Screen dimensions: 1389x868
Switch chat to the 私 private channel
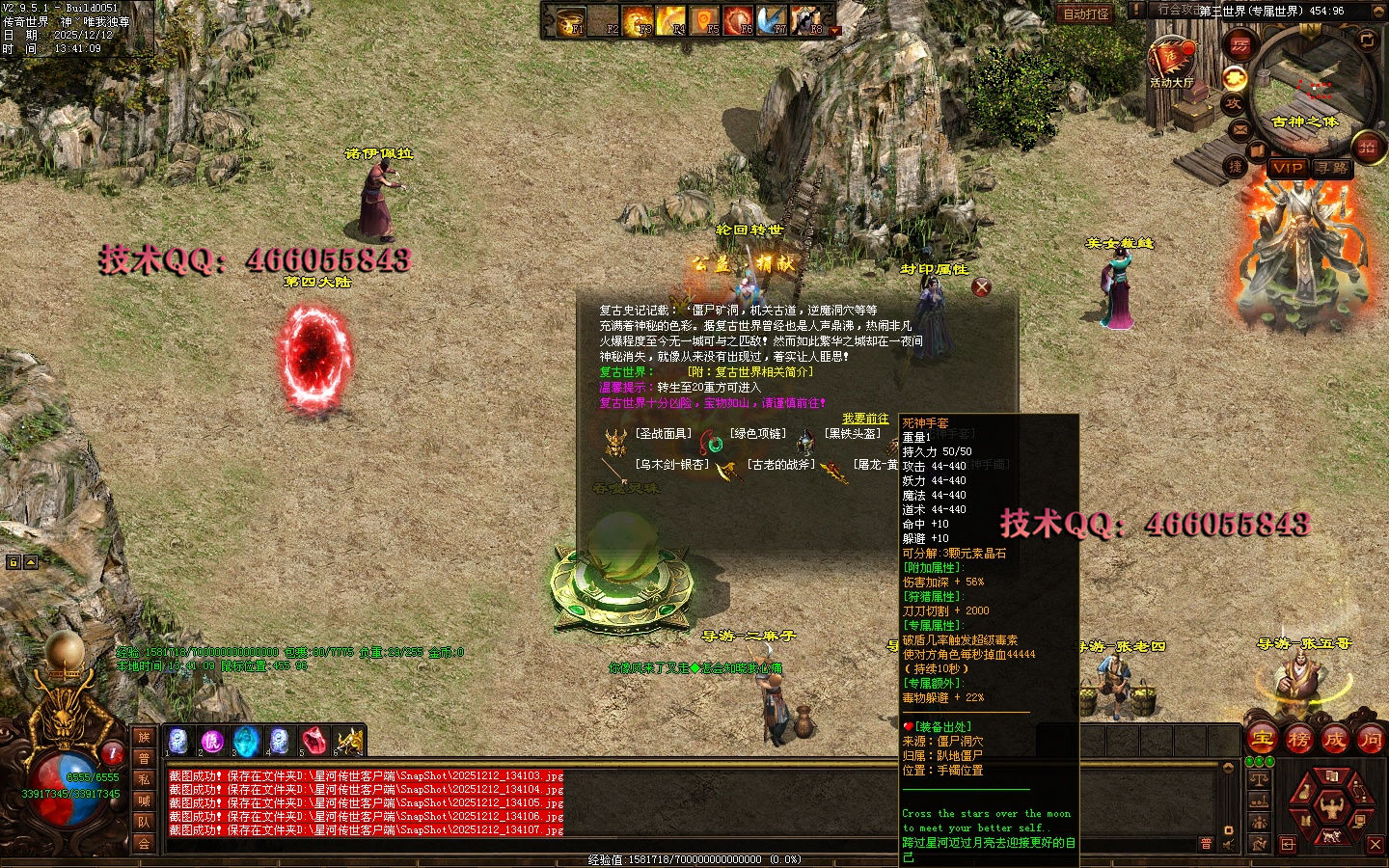point(144,779)
